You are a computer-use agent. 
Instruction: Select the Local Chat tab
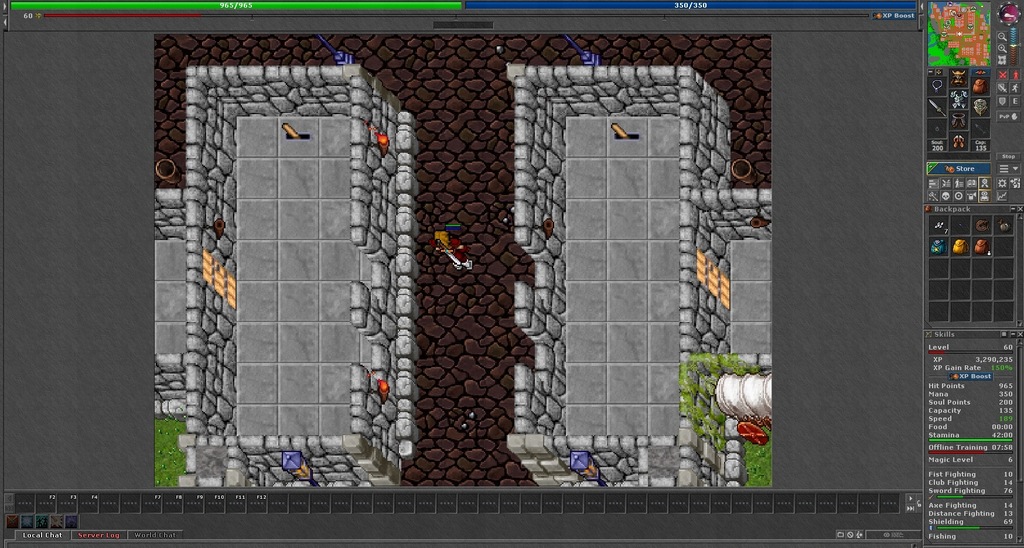pyautogui.click(x=42, y=535)
